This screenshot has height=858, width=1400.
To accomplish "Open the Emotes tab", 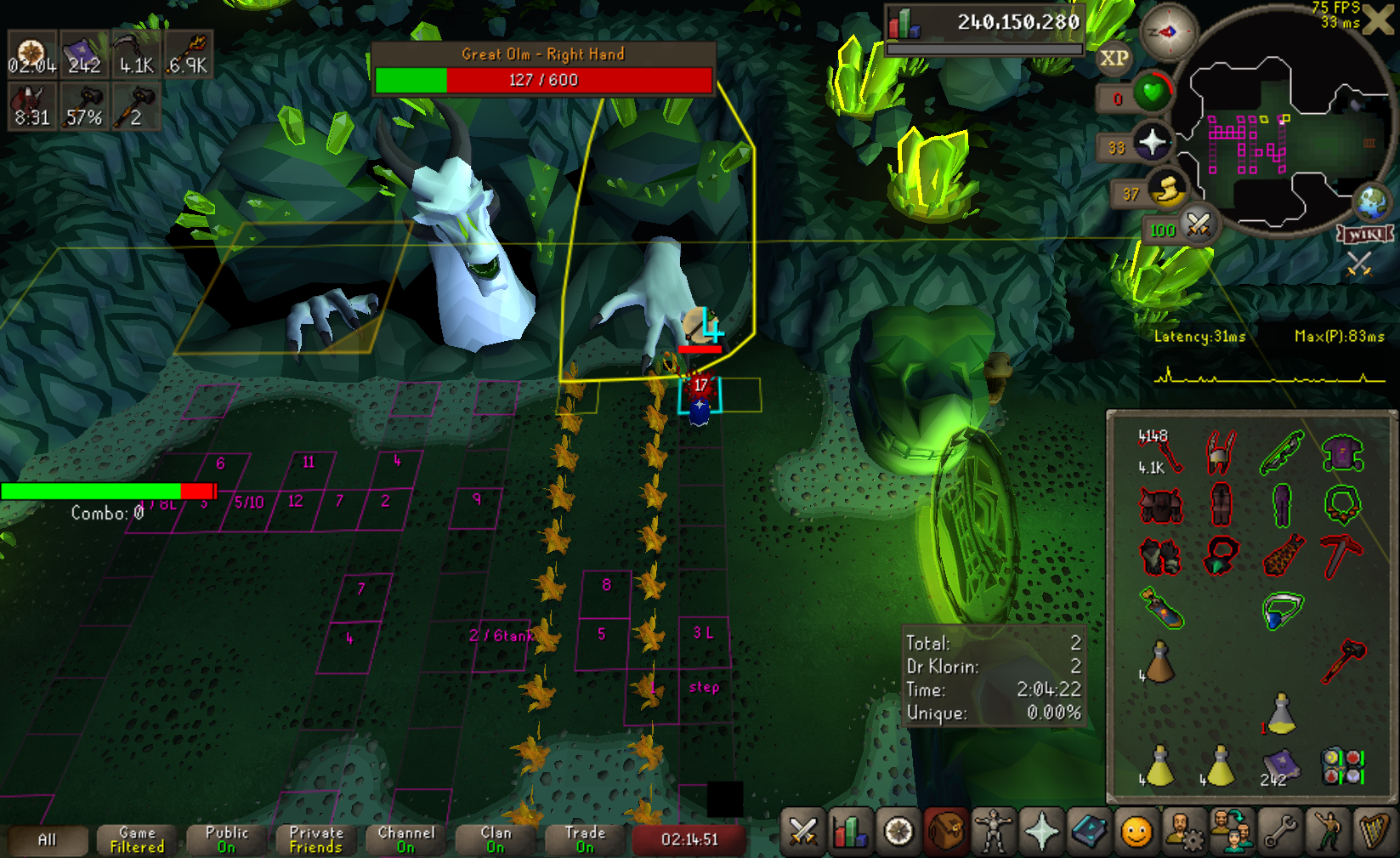I will click(x=1326, y=832).
